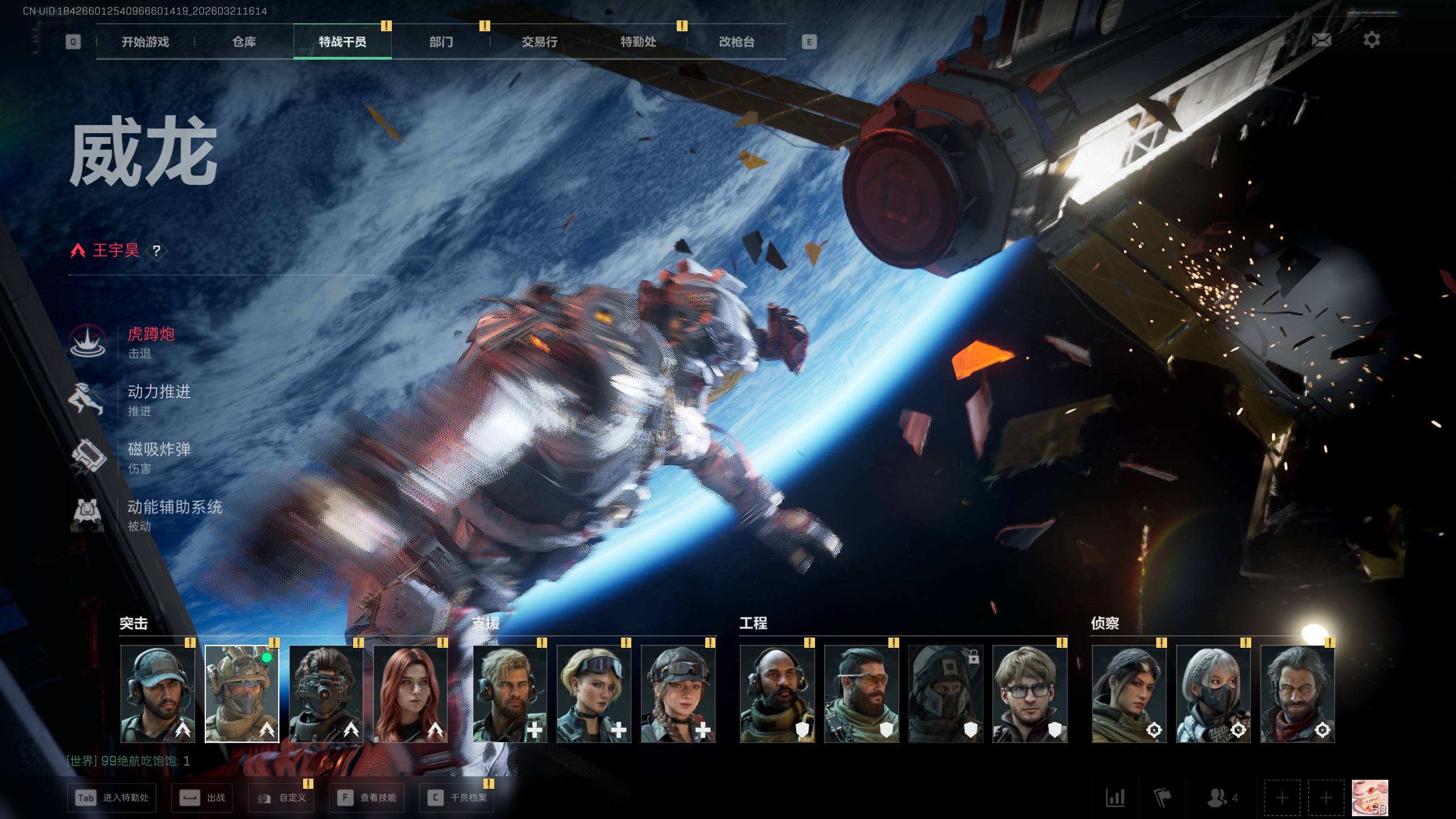
Task: Click the question mark beside 王宇昊
Action: pos(156,251)
